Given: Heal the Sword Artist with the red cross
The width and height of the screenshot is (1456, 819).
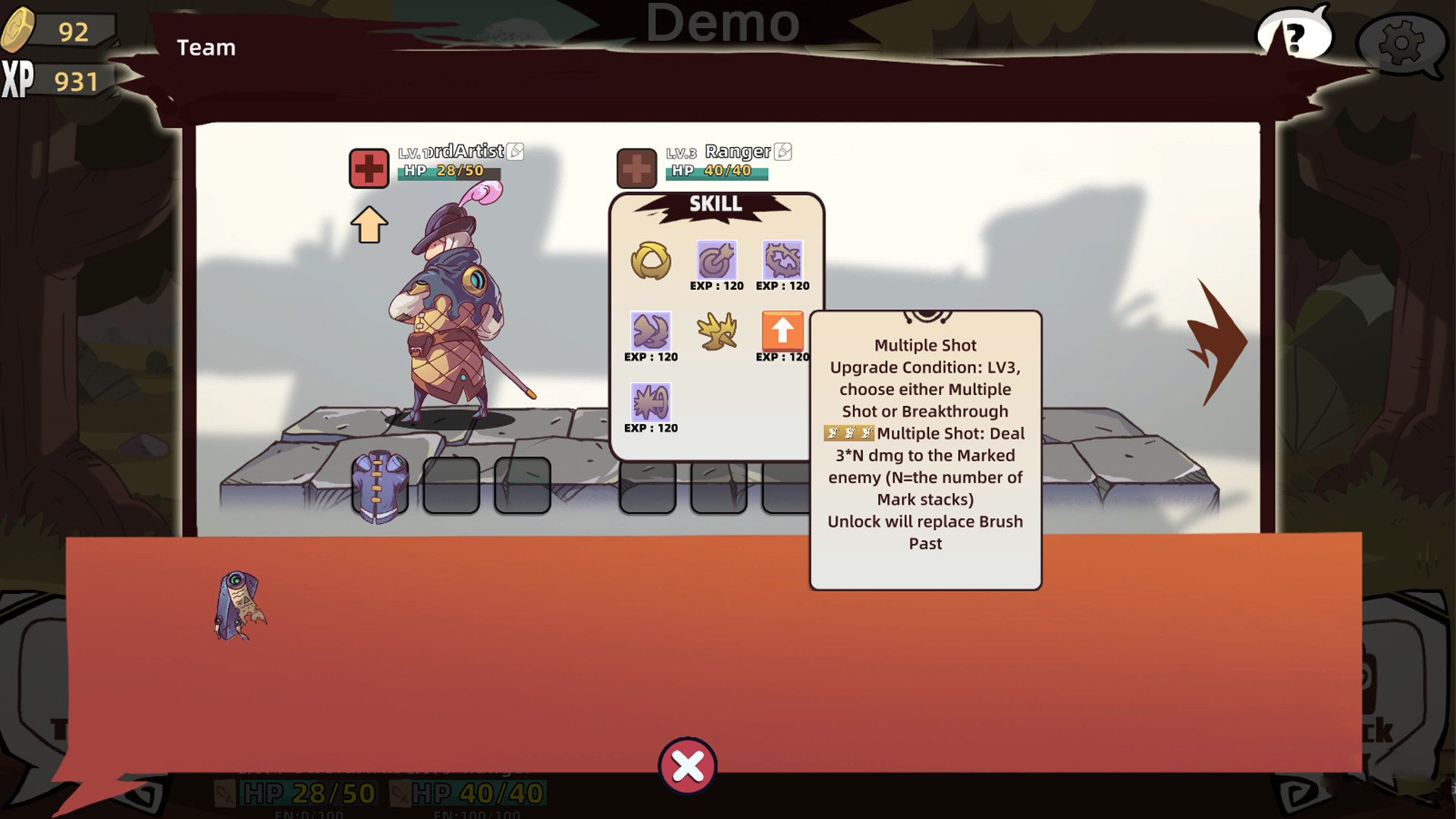Looking at the screenshot, I should pyautogui.click(x=369, y=168).
